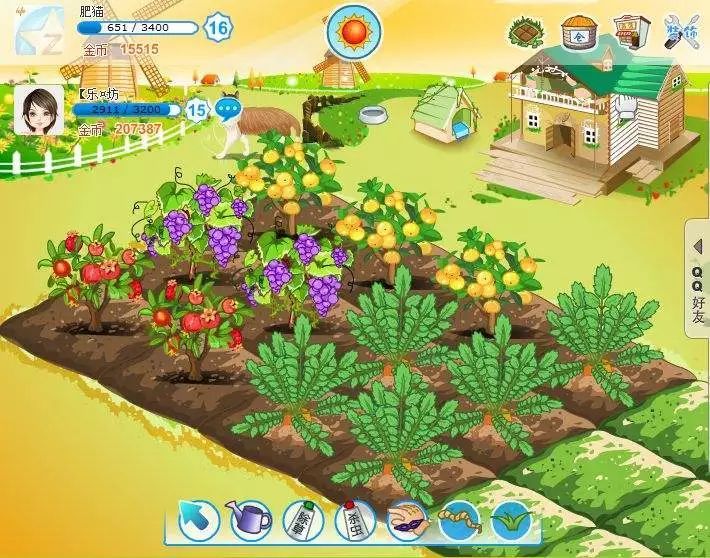Click 乐坊's girl avatar portrait
This screenshot has height=558, width=710.
point(40,109)
